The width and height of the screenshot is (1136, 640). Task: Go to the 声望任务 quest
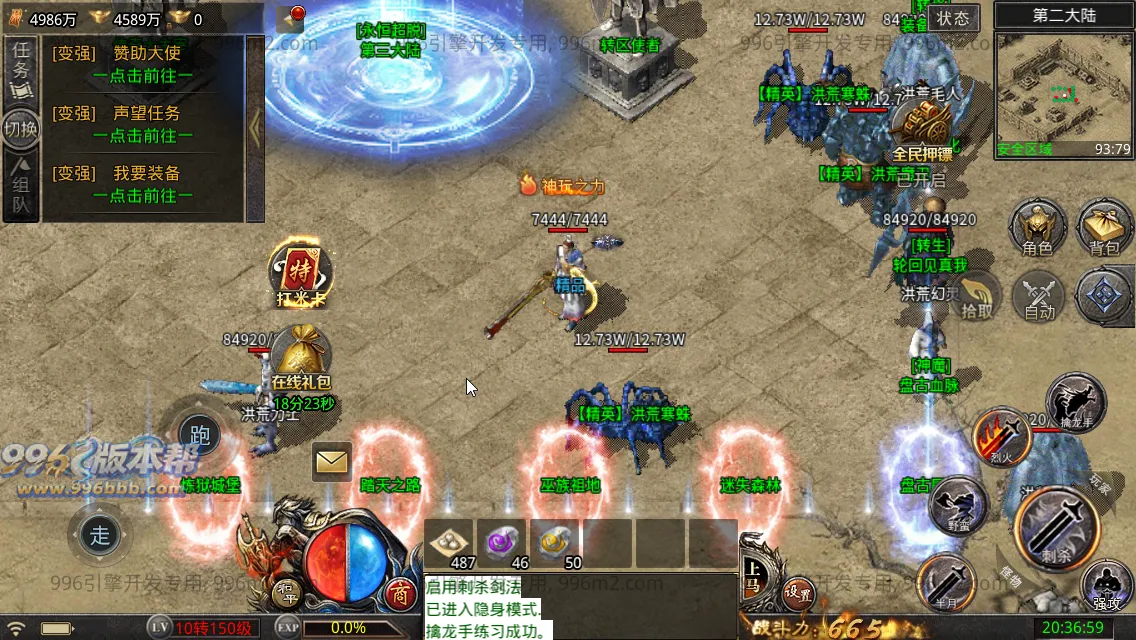[x=143, y=125]
